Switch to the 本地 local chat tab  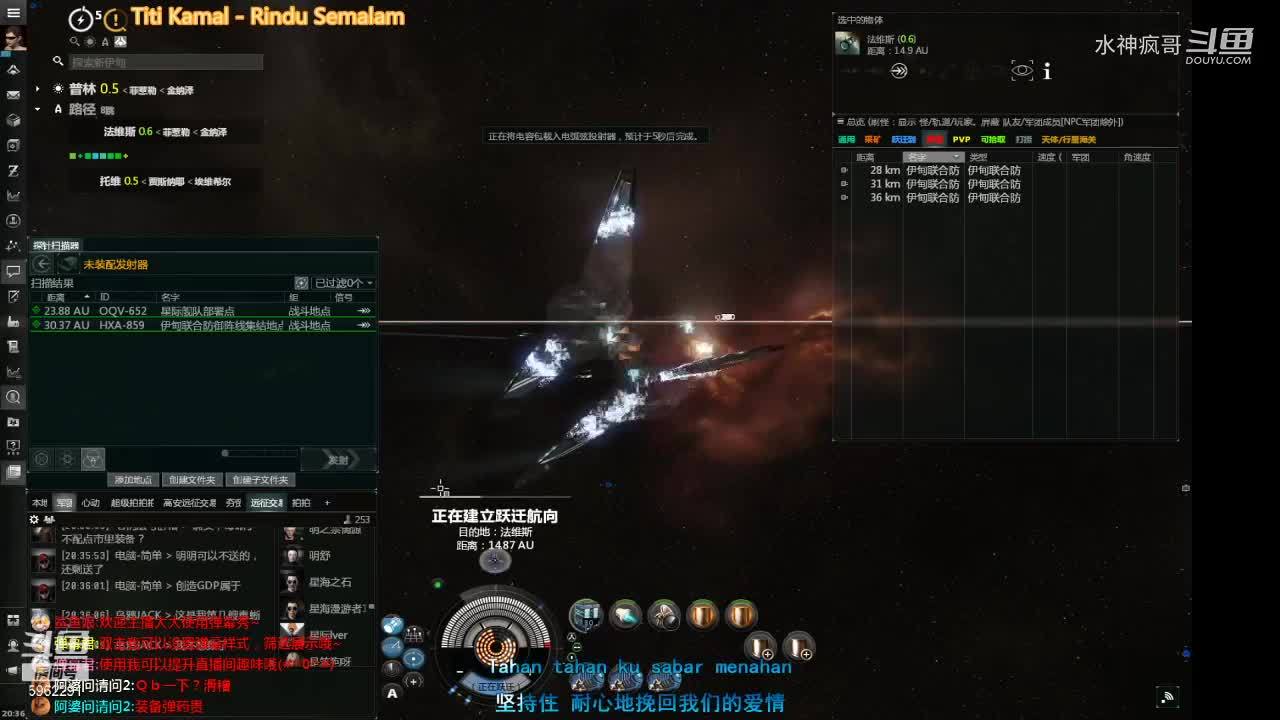(40, 503)
